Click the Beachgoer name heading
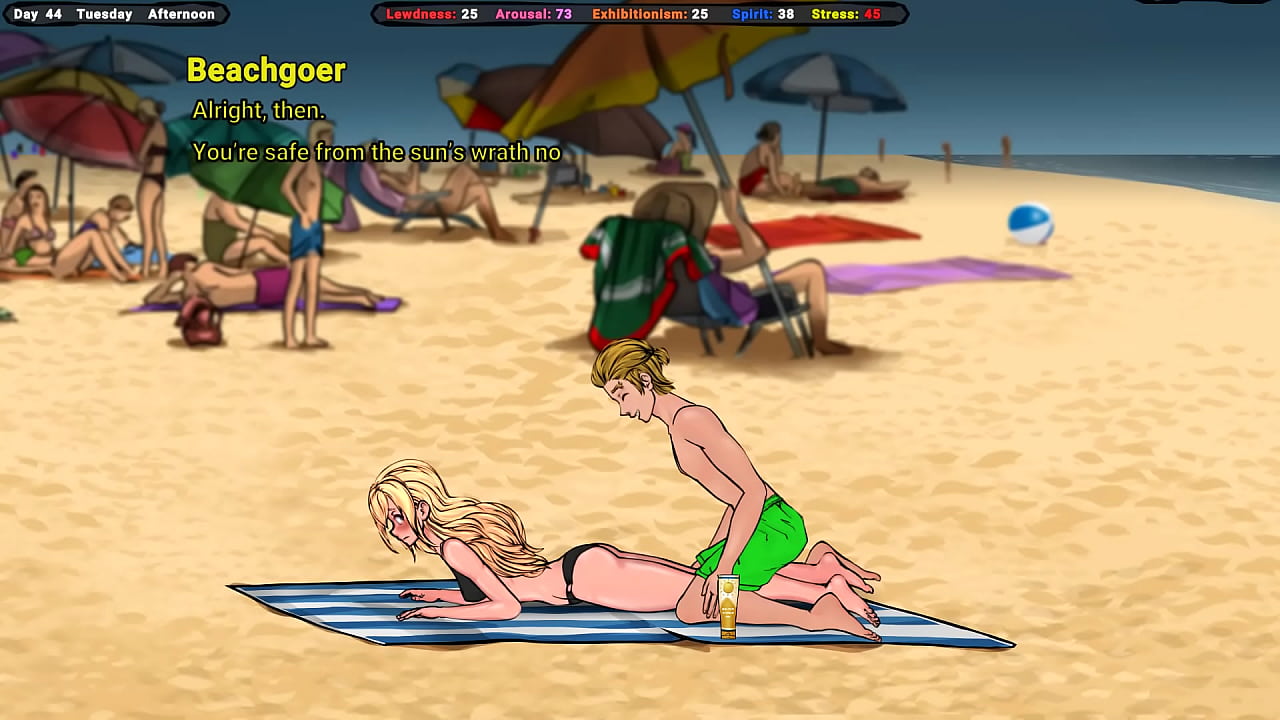Screen dimensions: 1280x720 [265, 70]
